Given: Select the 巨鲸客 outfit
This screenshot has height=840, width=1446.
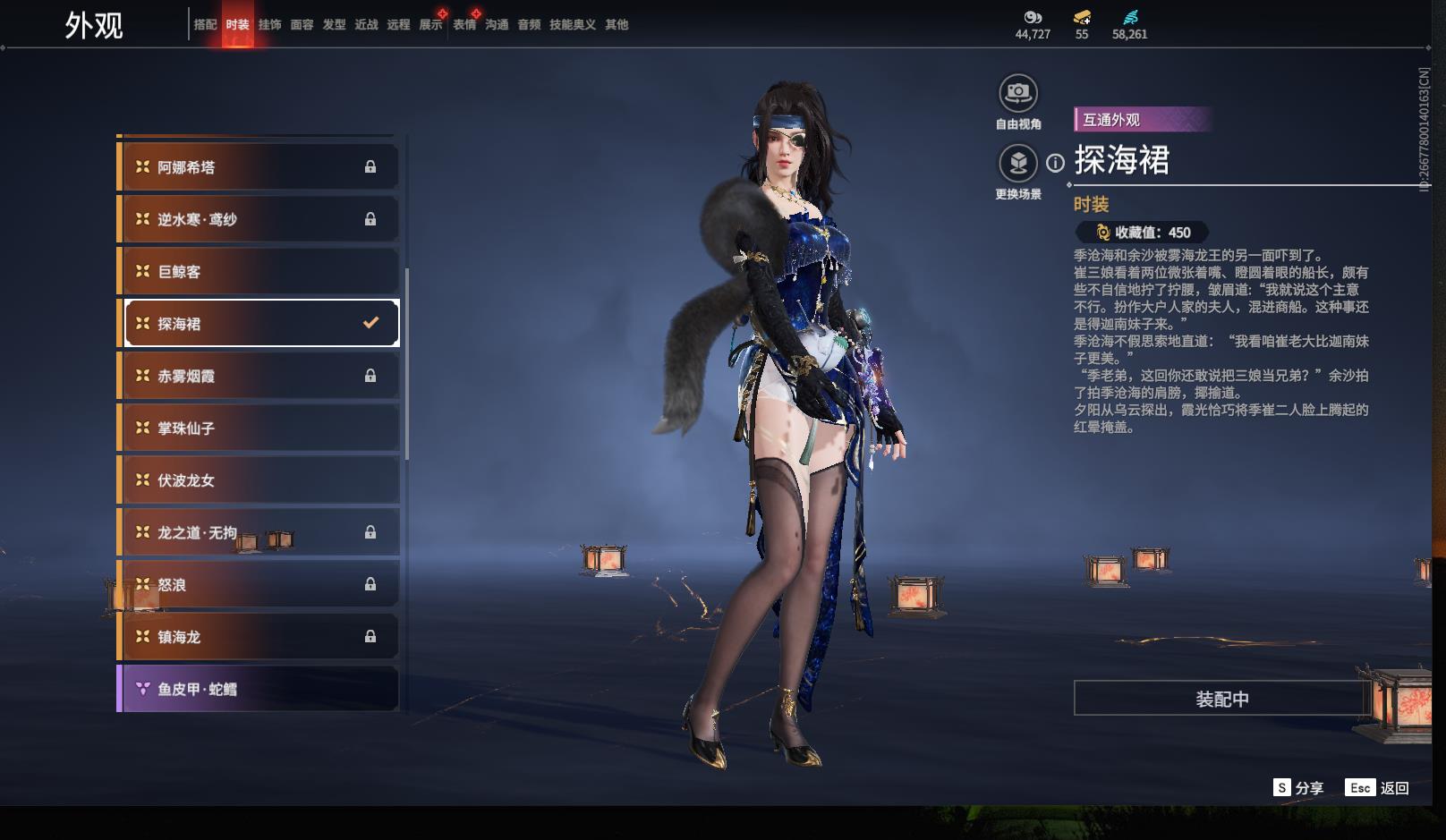Looking at the screenshot, I should point(259,272).
